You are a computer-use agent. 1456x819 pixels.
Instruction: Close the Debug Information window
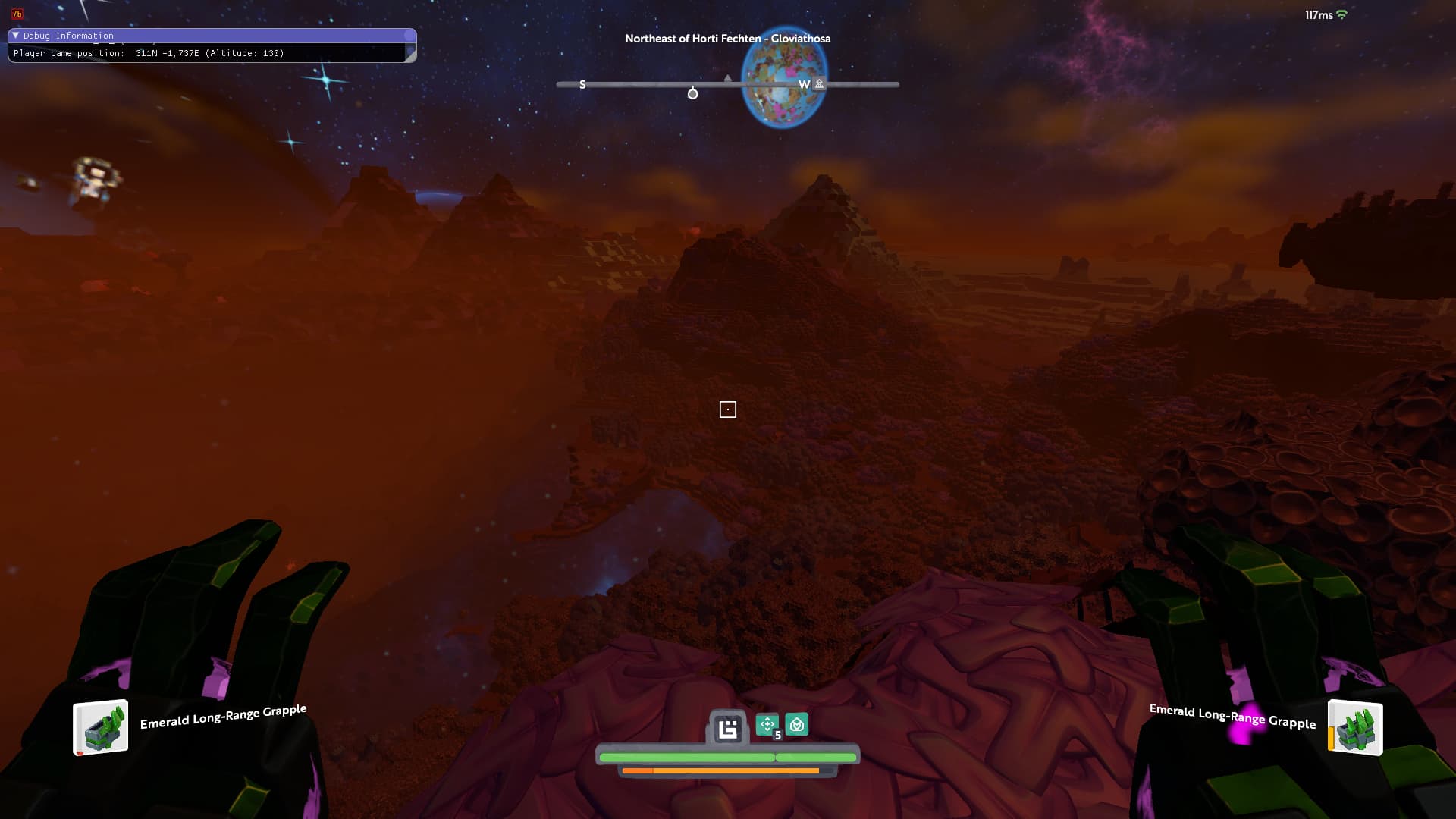click(x=410, y=36)
